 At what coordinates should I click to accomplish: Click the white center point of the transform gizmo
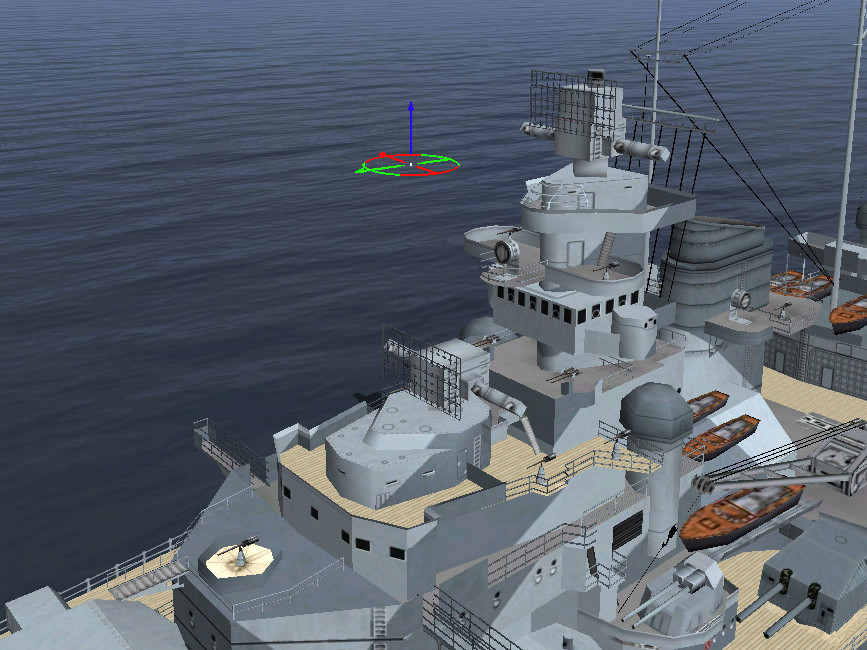410,163
